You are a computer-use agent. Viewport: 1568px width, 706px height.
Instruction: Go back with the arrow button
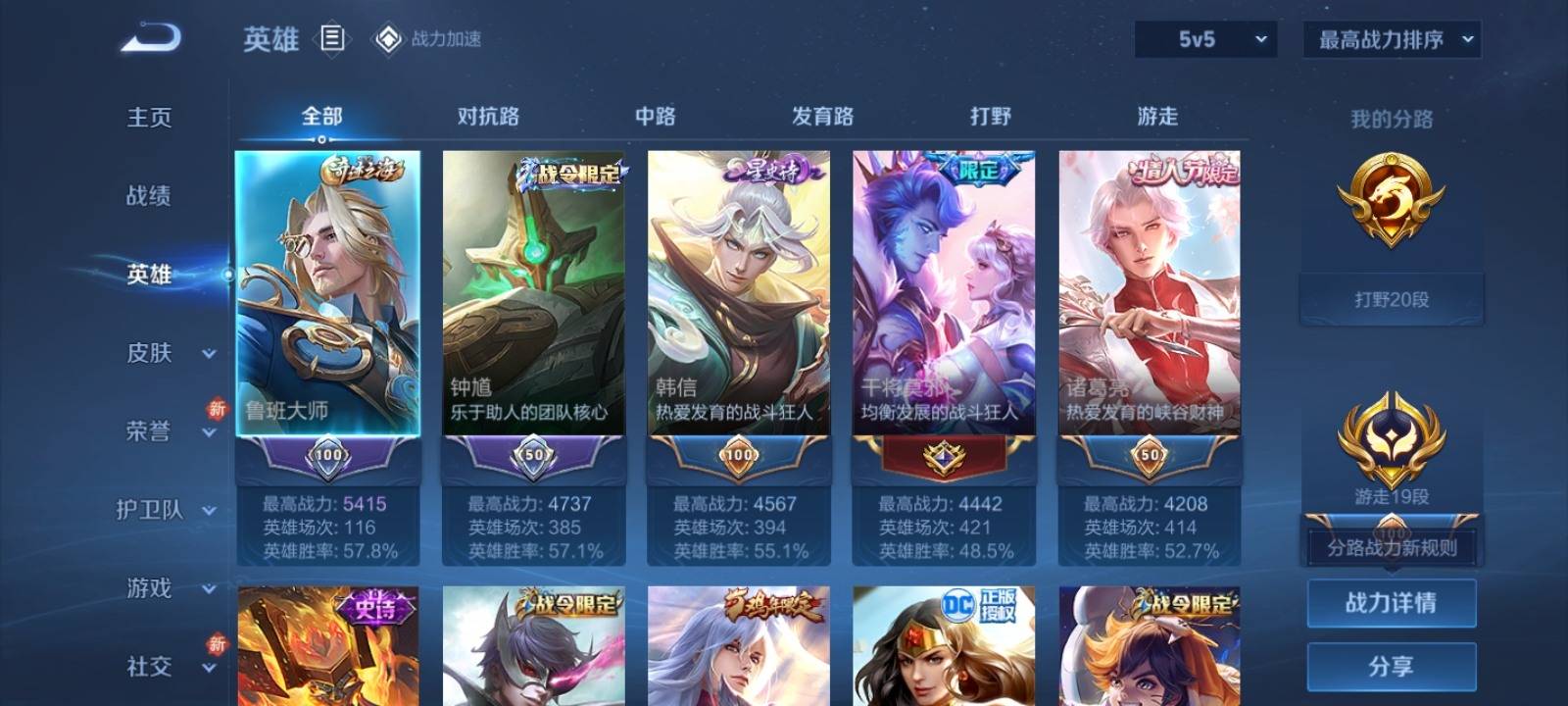(150, 38)
